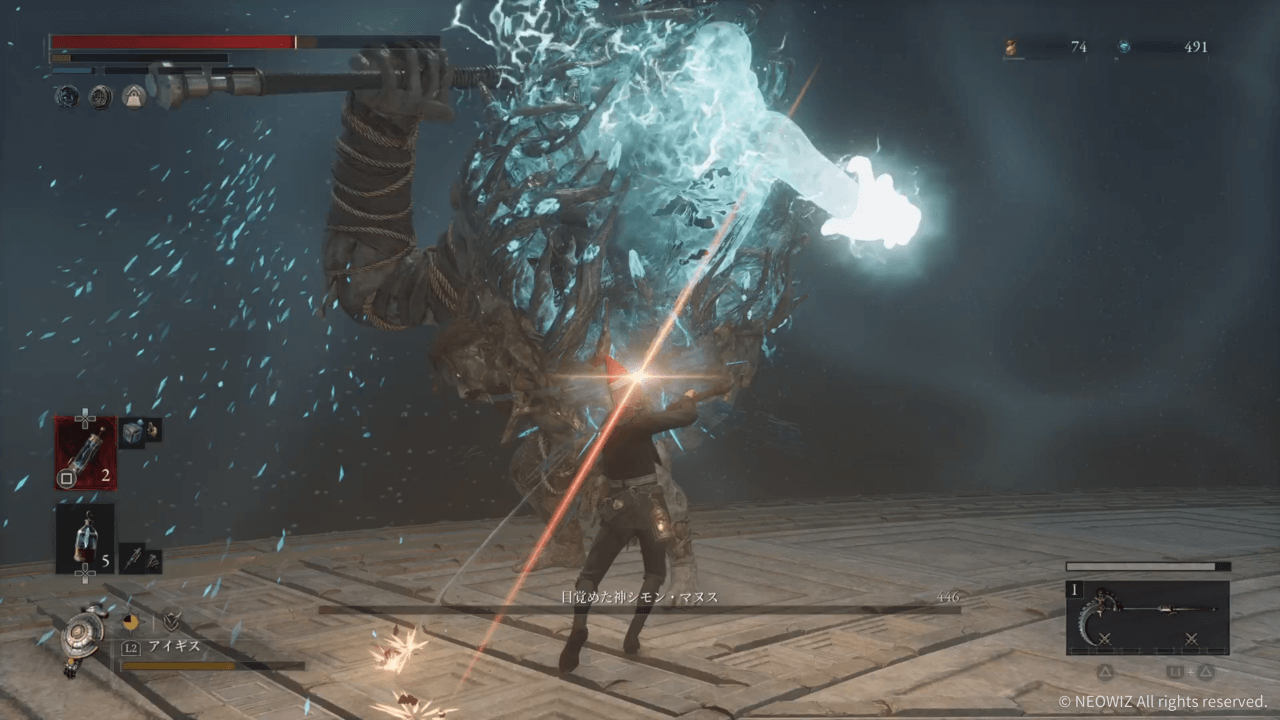
Task: Click the Aegis shield Legion Arm icon
Action: click(x=76, y=635)
